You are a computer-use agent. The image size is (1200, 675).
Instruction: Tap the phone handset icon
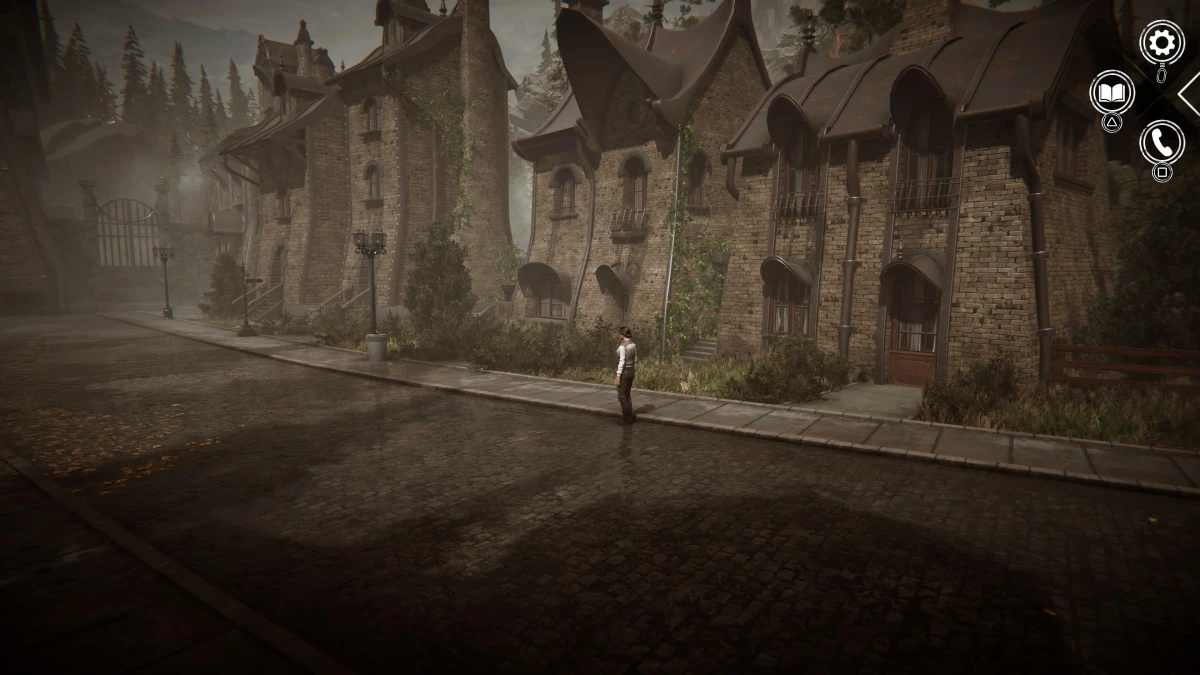point(1161,142)
